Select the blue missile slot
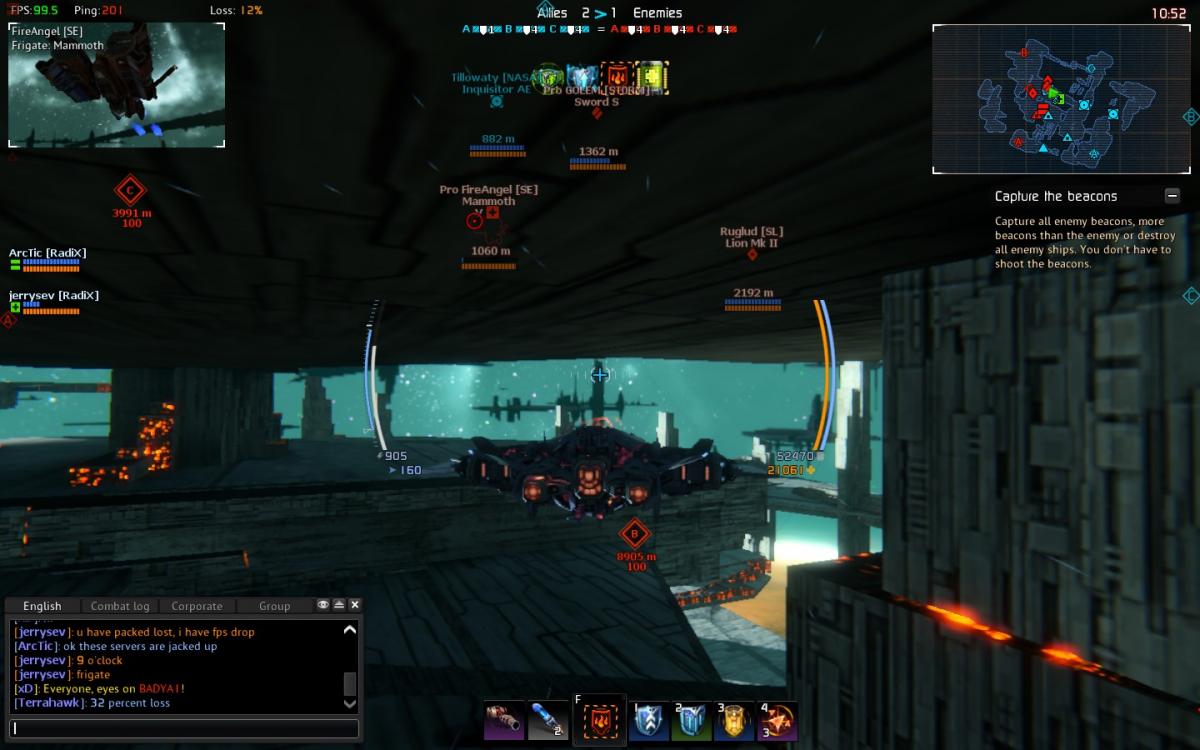1200x750 pixels. click(547, 721)
